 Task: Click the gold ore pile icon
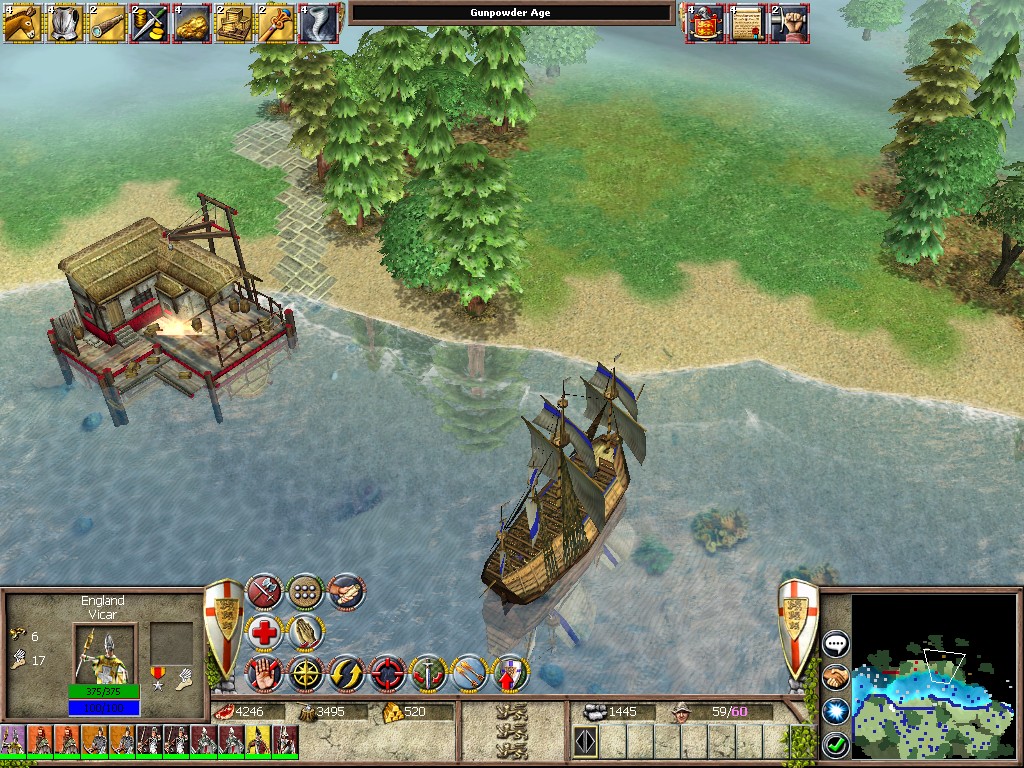(190, 22)
